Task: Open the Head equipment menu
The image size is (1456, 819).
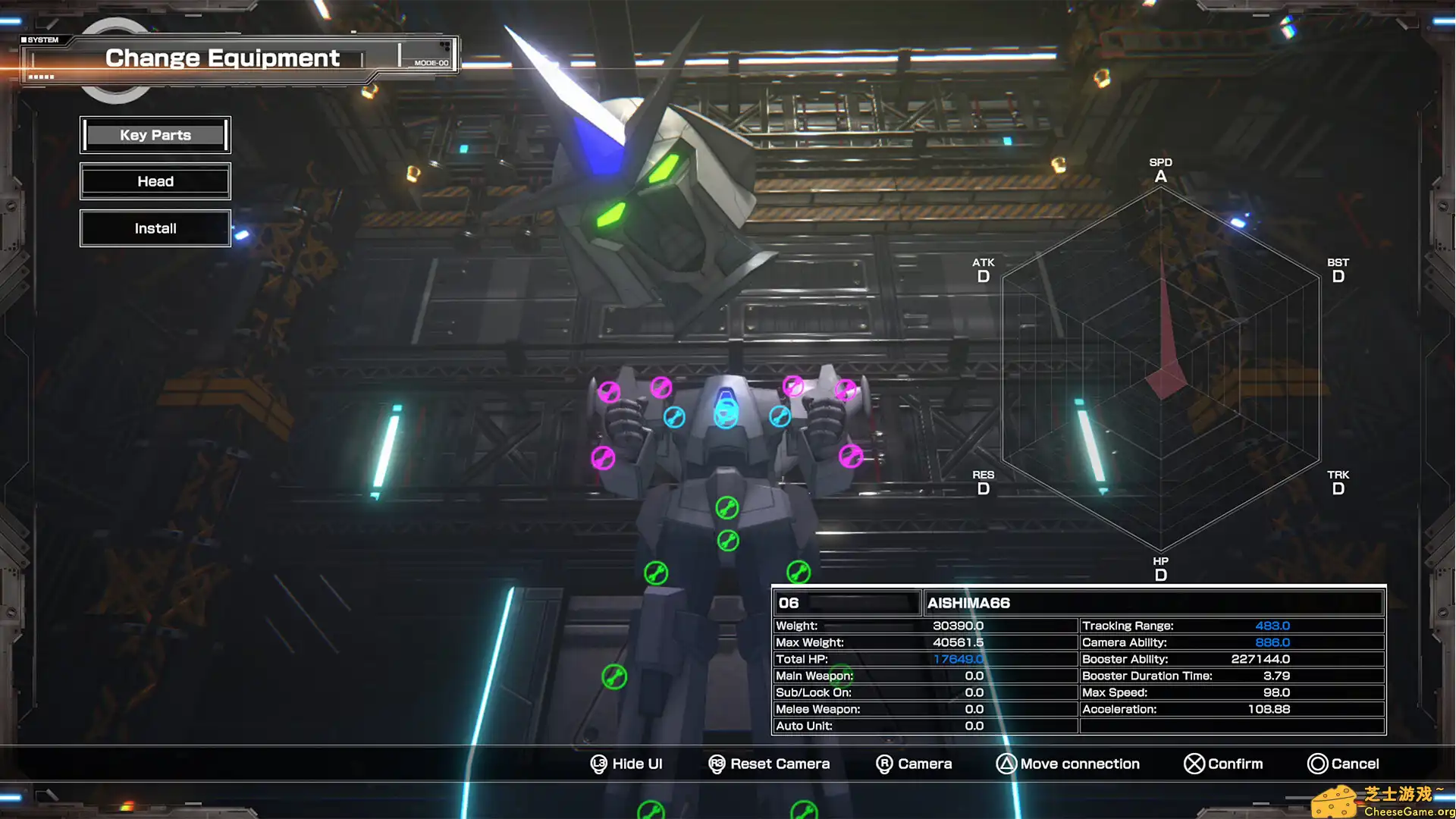Action: (x=155, y=181)
